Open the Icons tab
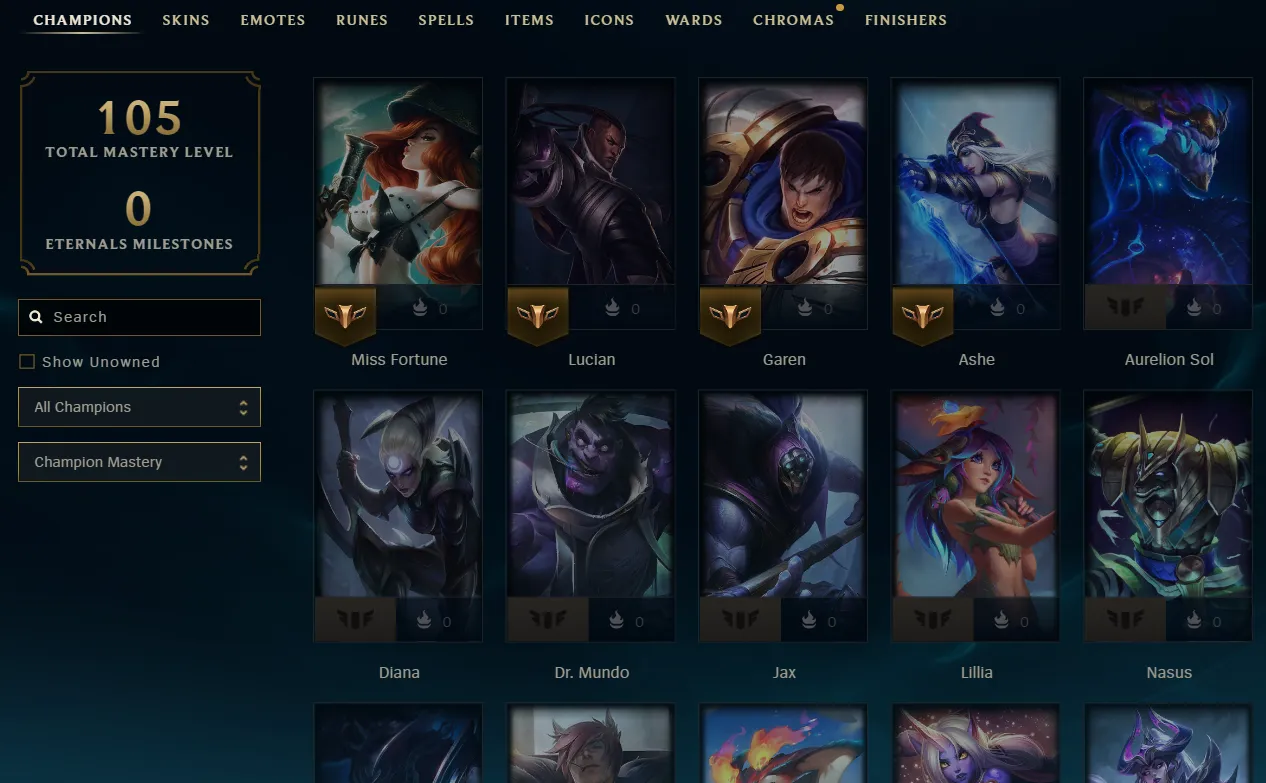 pos(609,20)
